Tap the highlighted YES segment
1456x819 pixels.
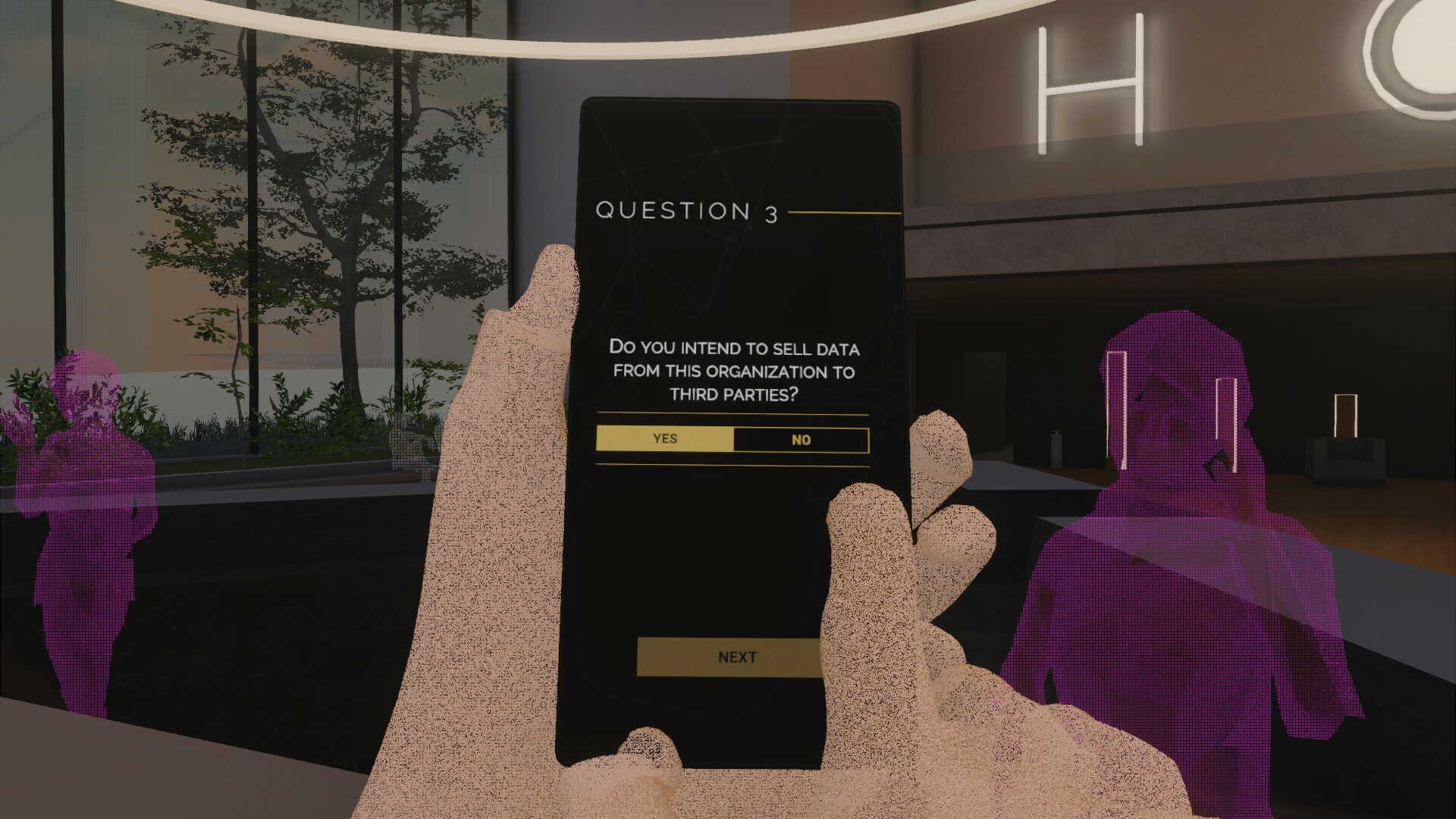click(666, 439)
